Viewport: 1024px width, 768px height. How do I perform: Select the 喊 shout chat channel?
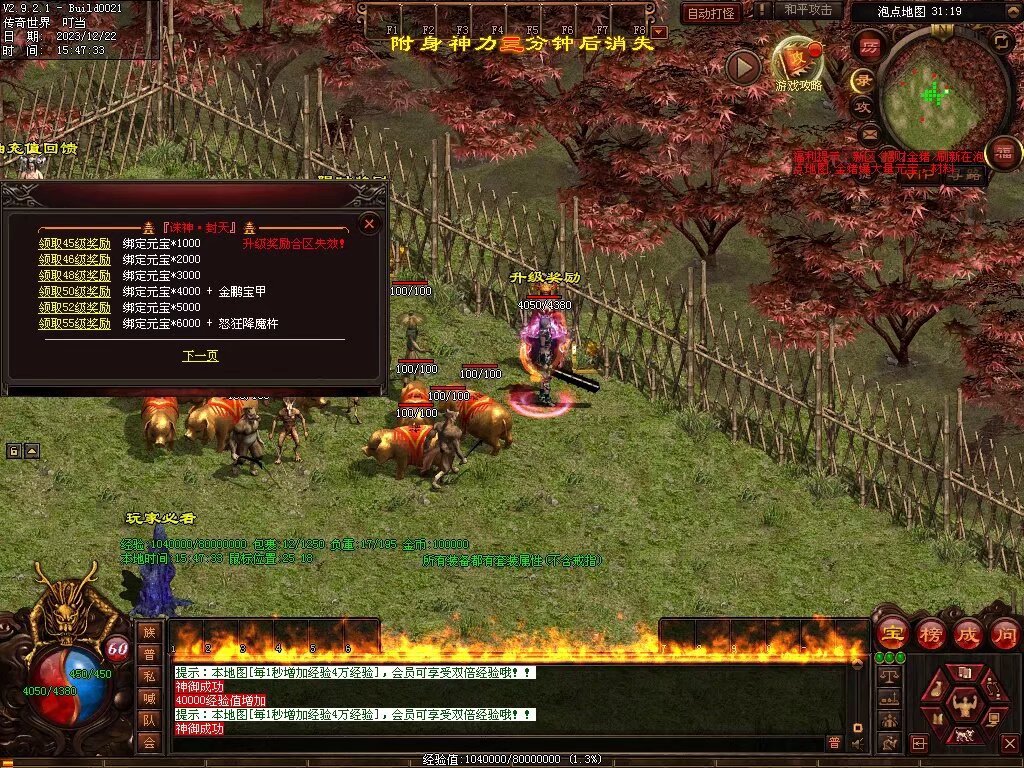[x=148, y=698]
